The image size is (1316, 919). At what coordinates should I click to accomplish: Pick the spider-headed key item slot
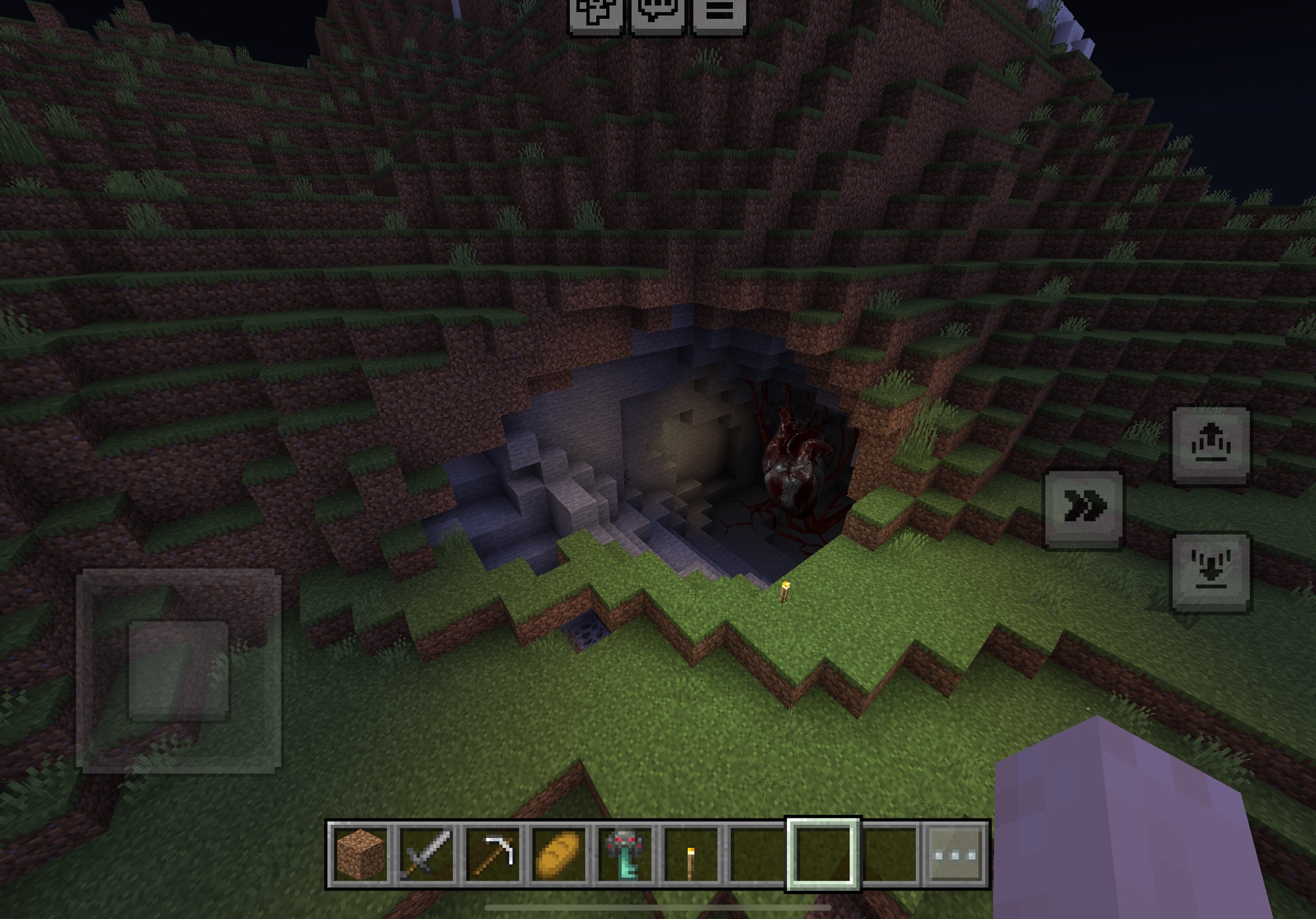[x=625, y=854]
